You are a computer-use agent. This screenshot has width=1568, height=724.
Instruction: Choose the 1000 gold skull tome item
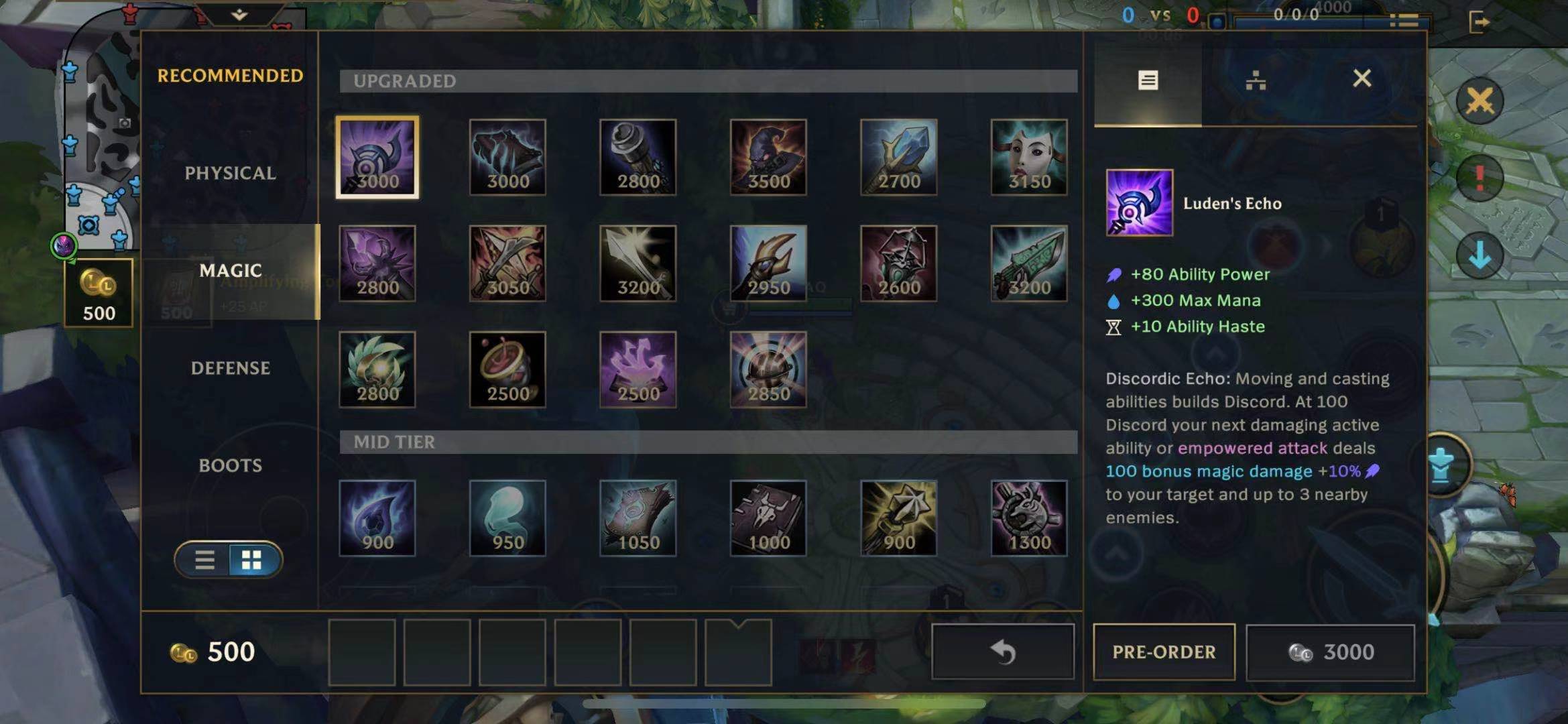pyautogui.click(x=768, y=518)
